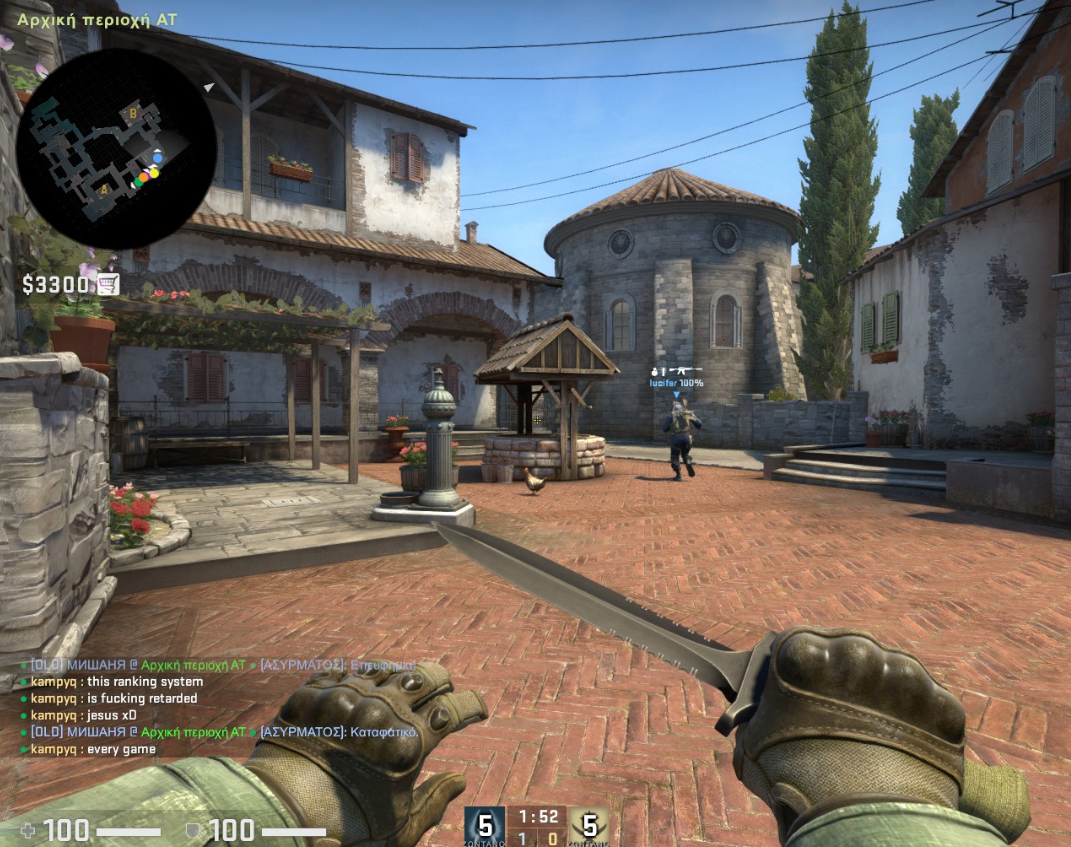Select the Terrorist team score badge

(x=589, y=826)
